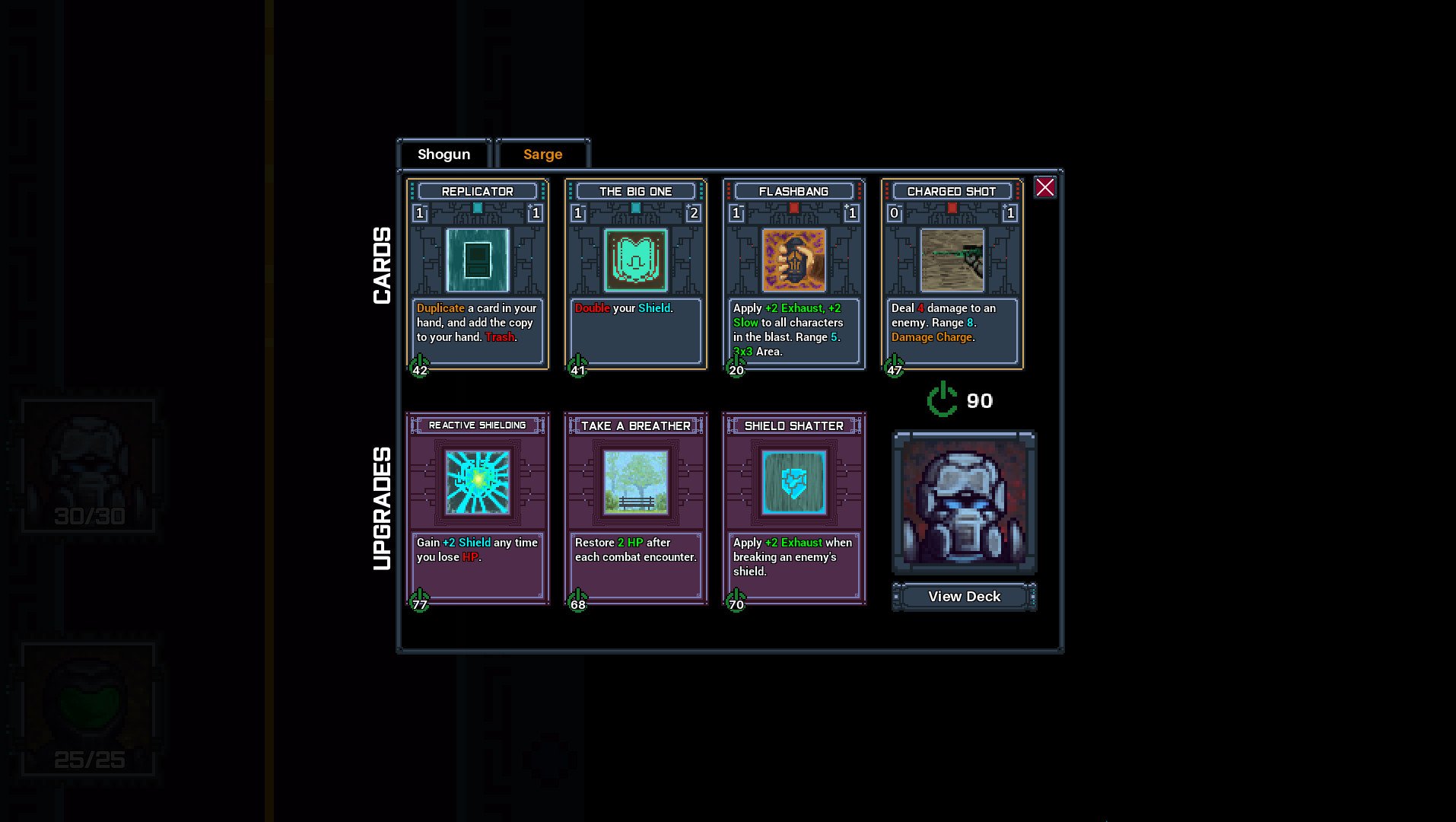The height and width of the screenshot is (822, 1456).
Task: Purchase the Charged Shot card
Action: tap(952, 274)
